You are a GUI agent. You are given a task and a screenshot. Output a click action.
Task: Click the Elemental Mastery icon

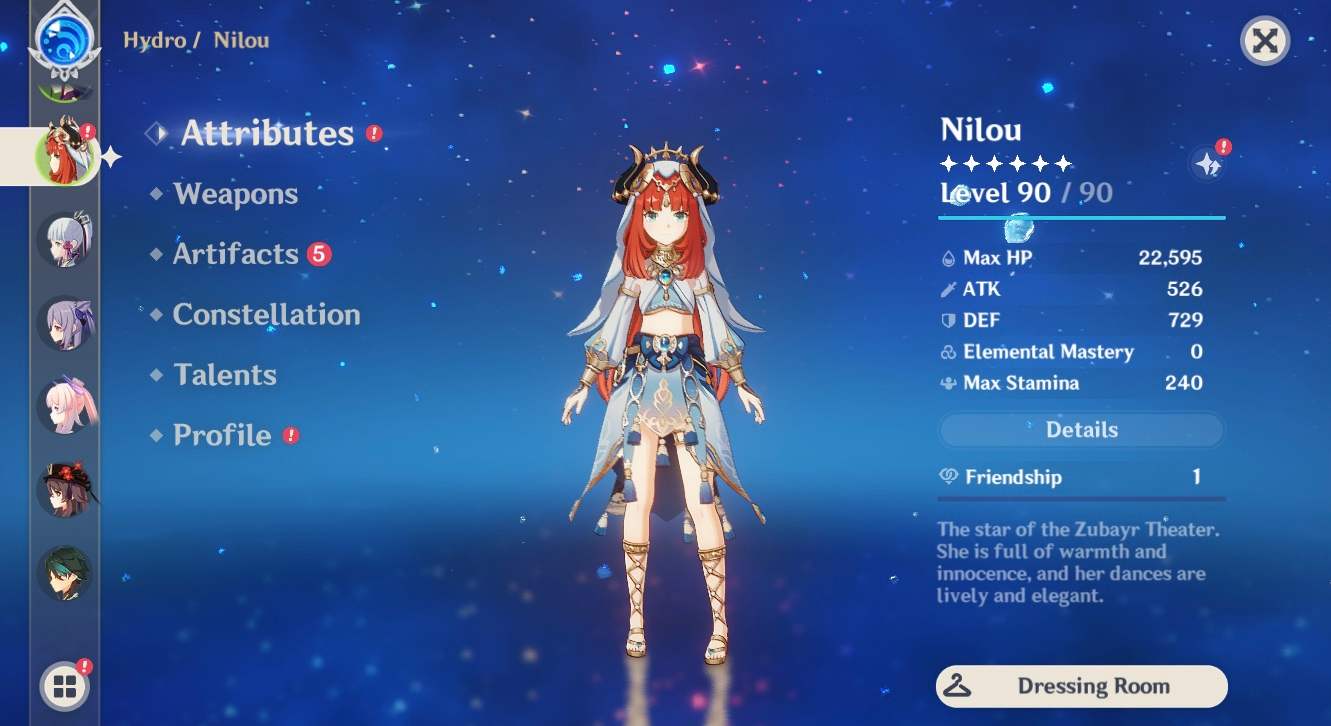coord(950,351)
